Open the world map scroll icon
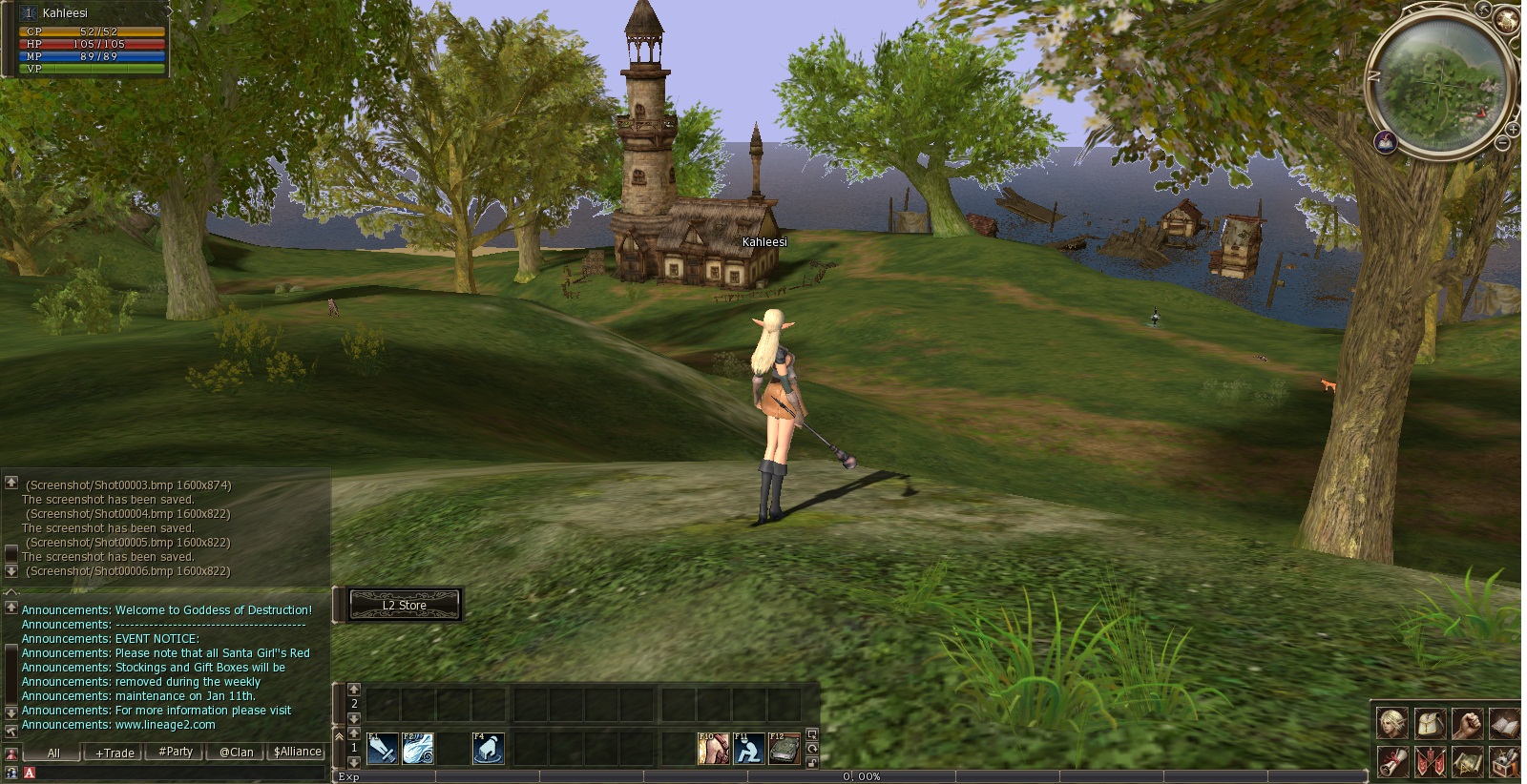Screen dimensions: 1527x784 pos(1467,762)
